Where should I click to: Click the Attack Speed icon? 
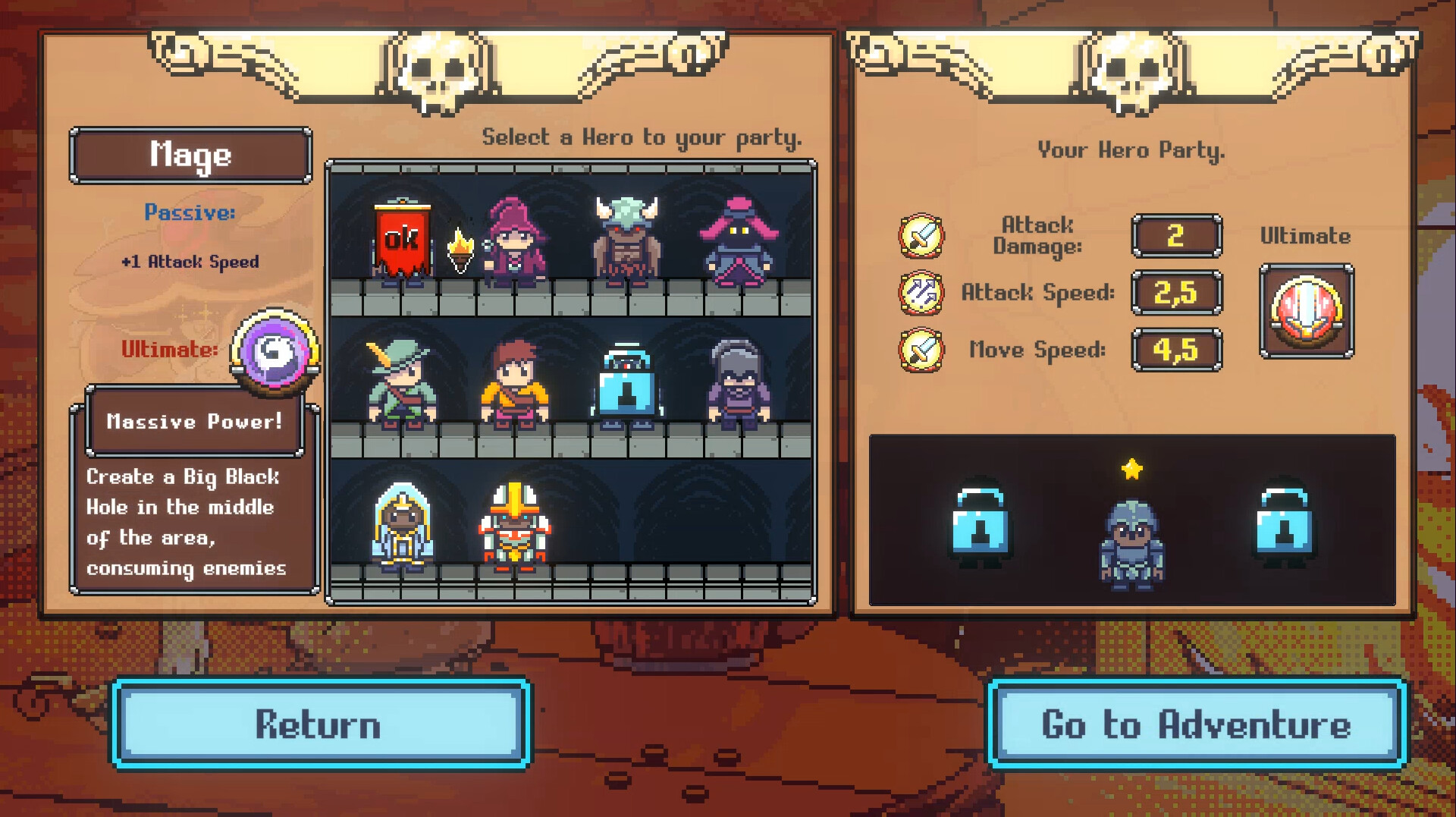coord(920,292)
